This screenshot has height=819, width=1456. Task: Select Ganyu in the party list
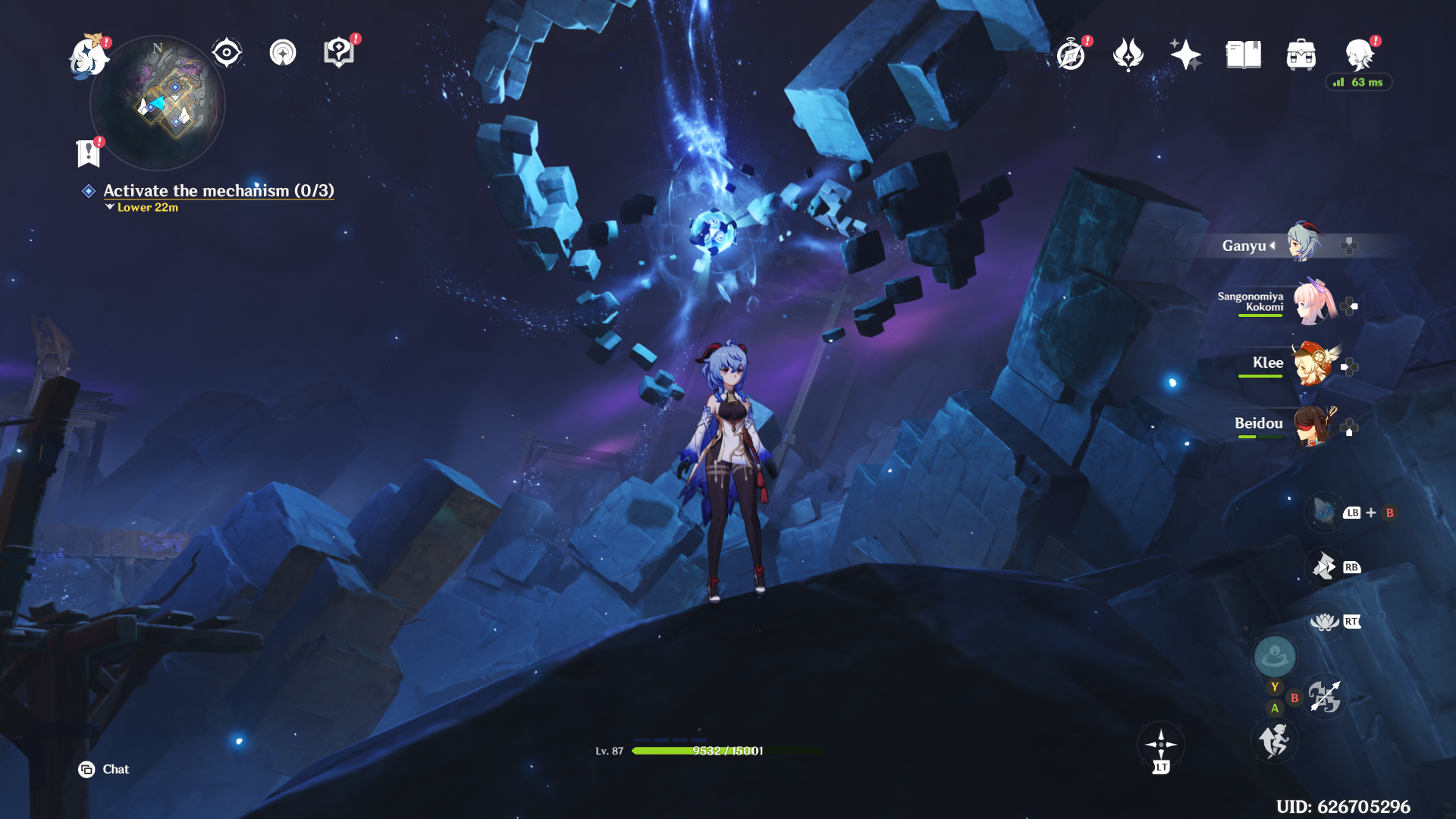[x=1303, y=244]
